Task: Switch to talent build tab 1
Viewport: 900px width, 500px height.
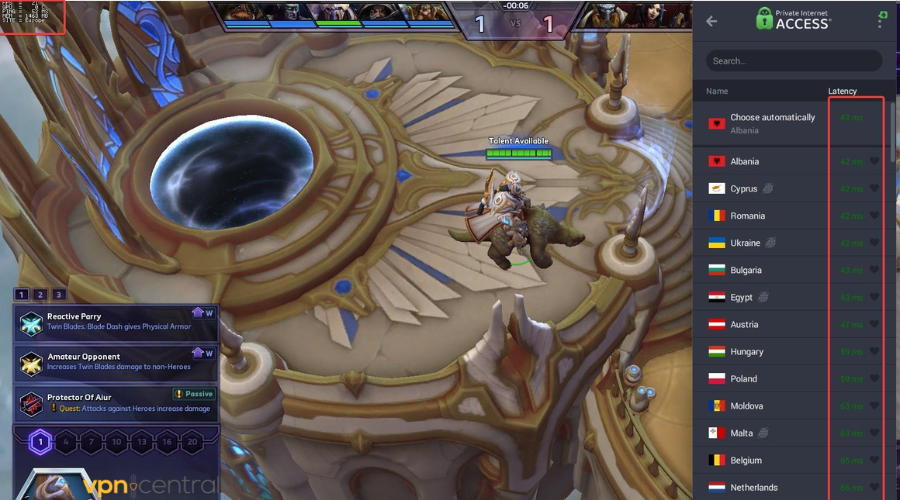Action: tap(22, 294)
